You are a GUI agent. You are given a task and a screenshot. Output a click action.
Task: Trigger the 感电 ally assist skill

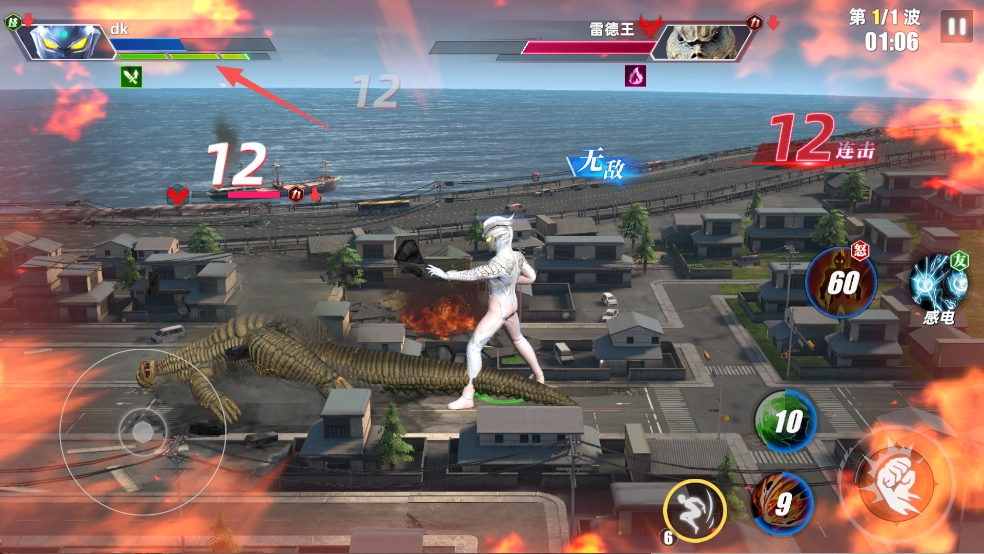(x=938, y=284)
